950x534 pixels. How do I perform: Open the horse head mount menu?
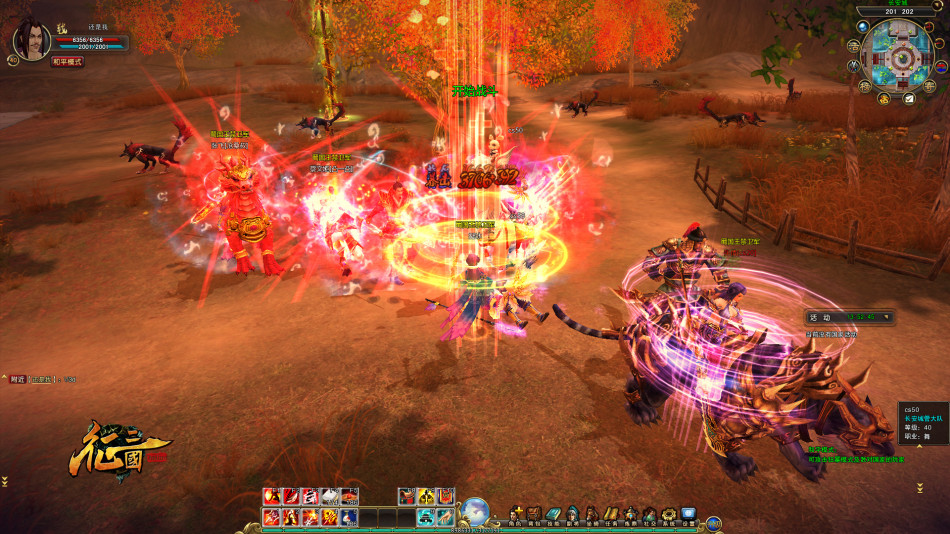tap(592, 515)
